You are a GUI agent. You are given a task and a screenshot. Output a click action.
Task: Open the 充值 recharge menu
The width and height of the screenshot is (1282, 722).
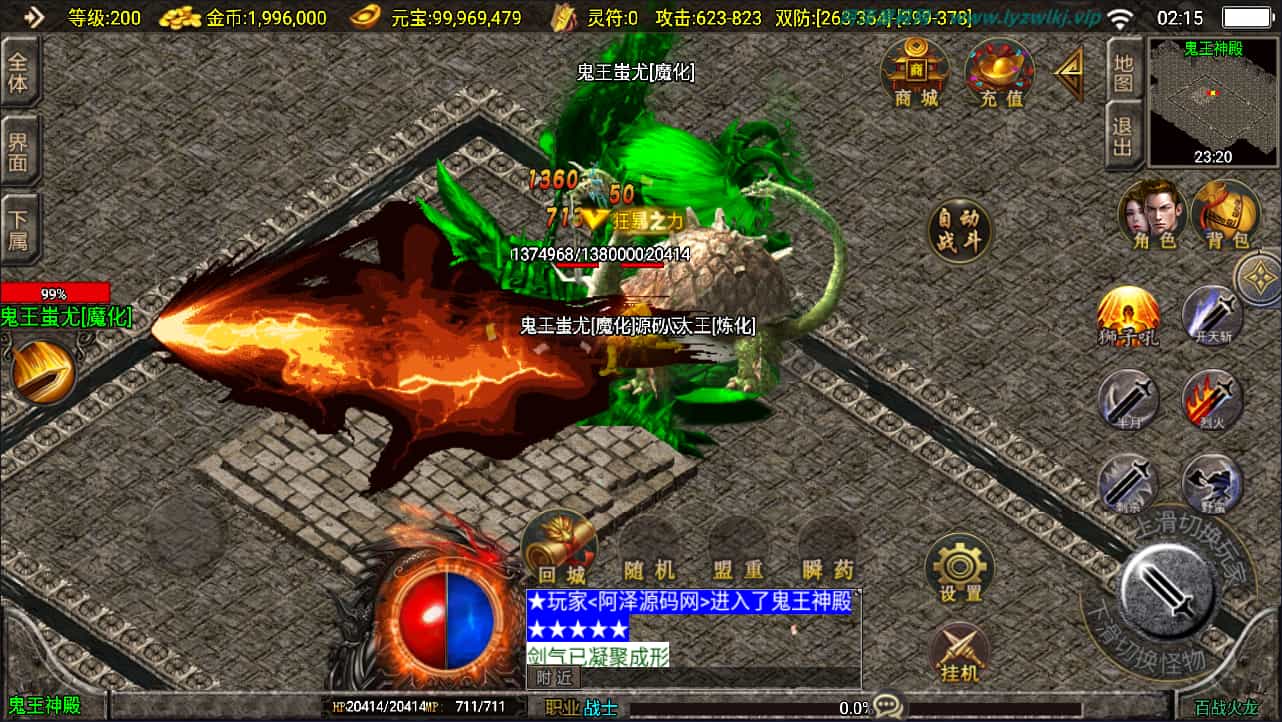pyautogui.click(x=999, y=72)
